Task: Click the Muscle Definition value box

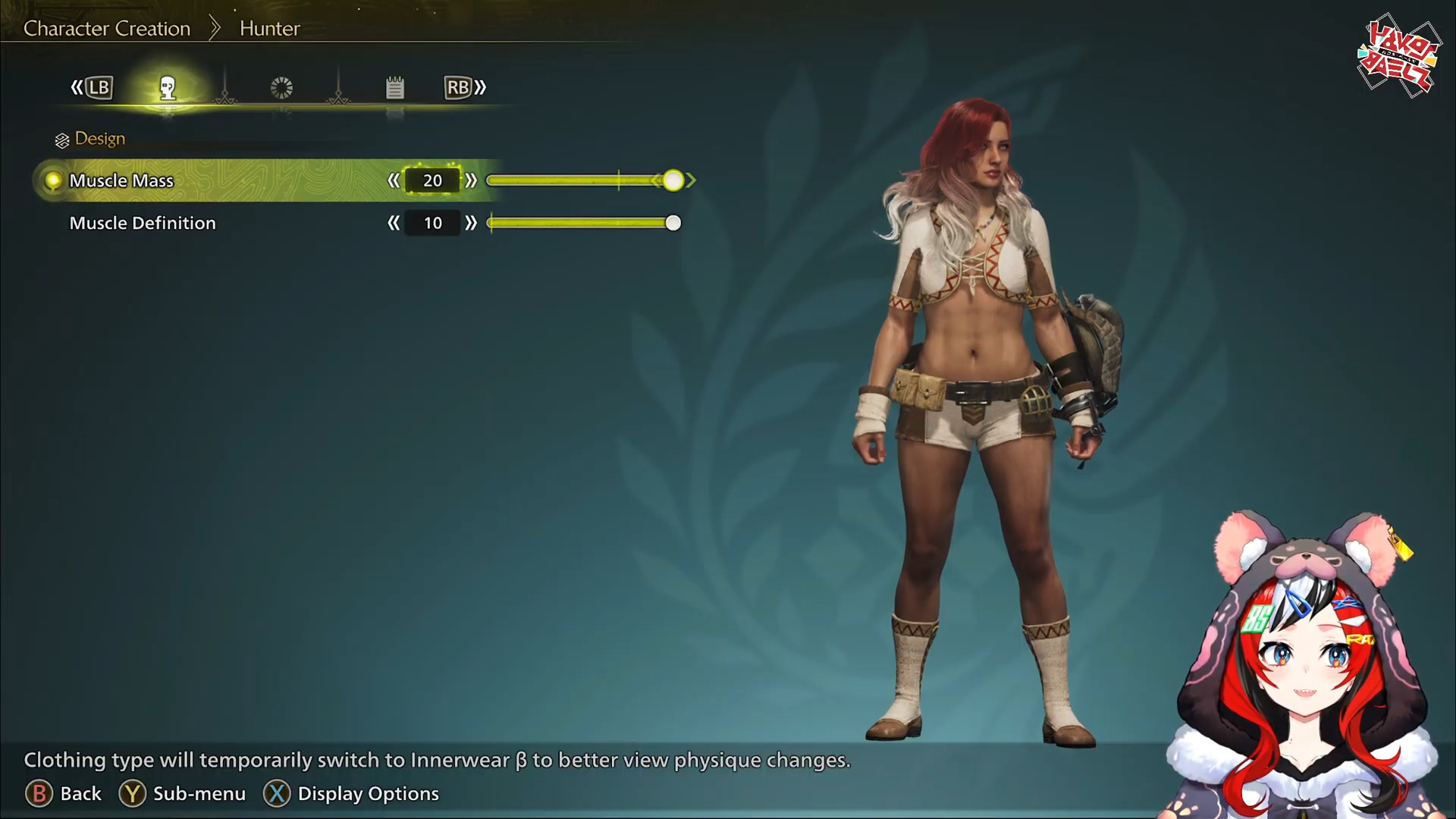Action: tap(432, 223)
